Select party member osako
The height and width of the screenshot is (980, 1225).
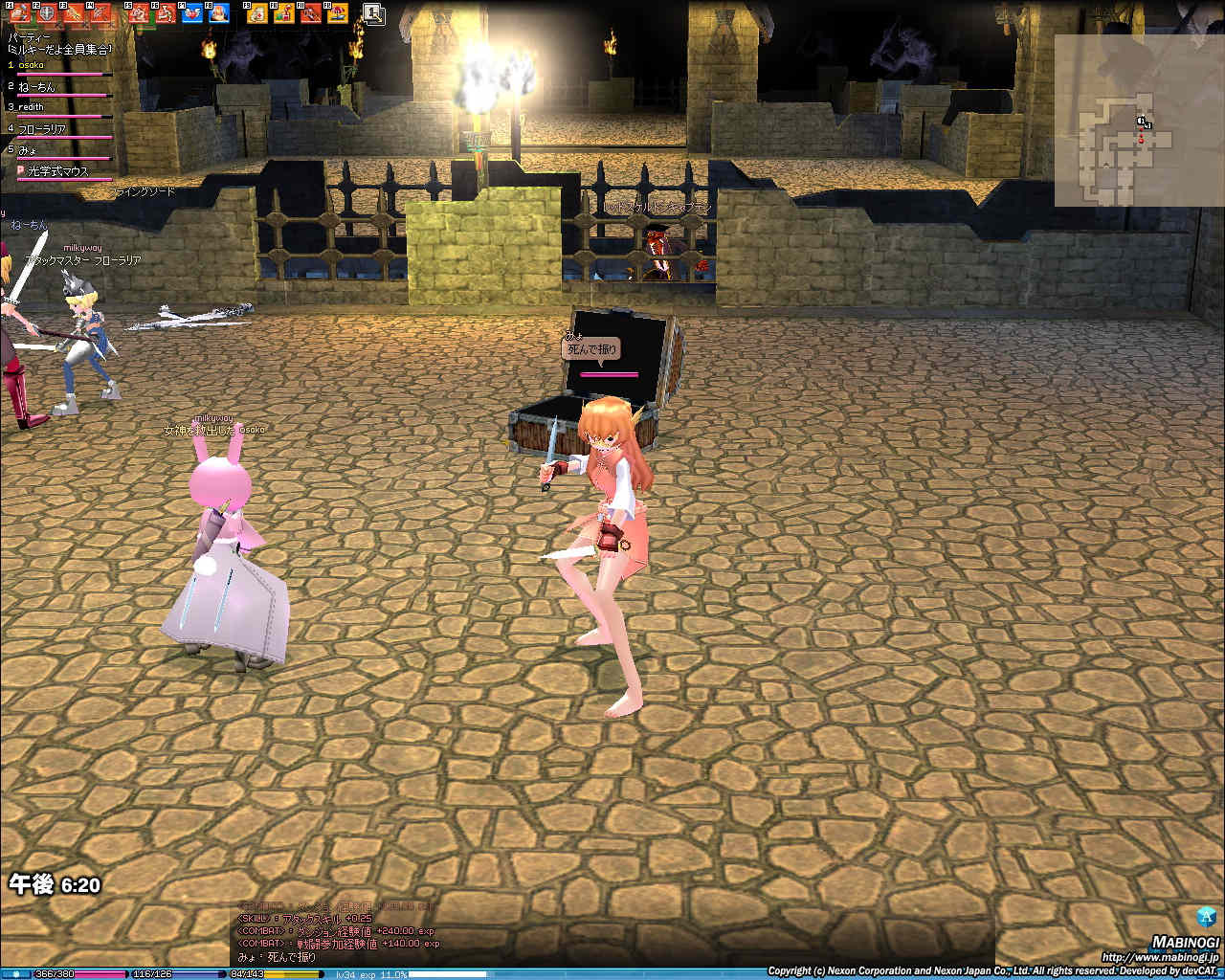pyautogui.click(x=31, y=65)
